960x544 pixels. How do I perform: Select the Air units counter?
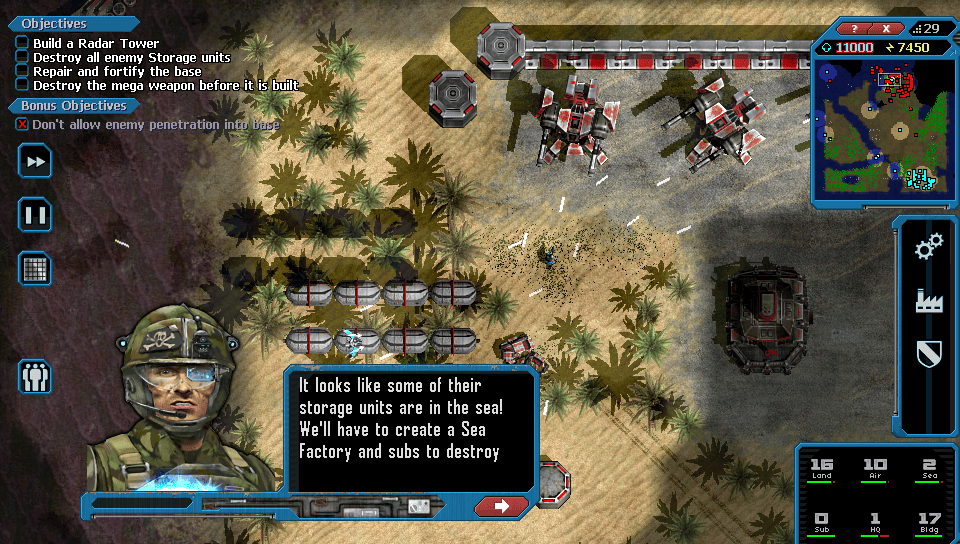[874, 468]
